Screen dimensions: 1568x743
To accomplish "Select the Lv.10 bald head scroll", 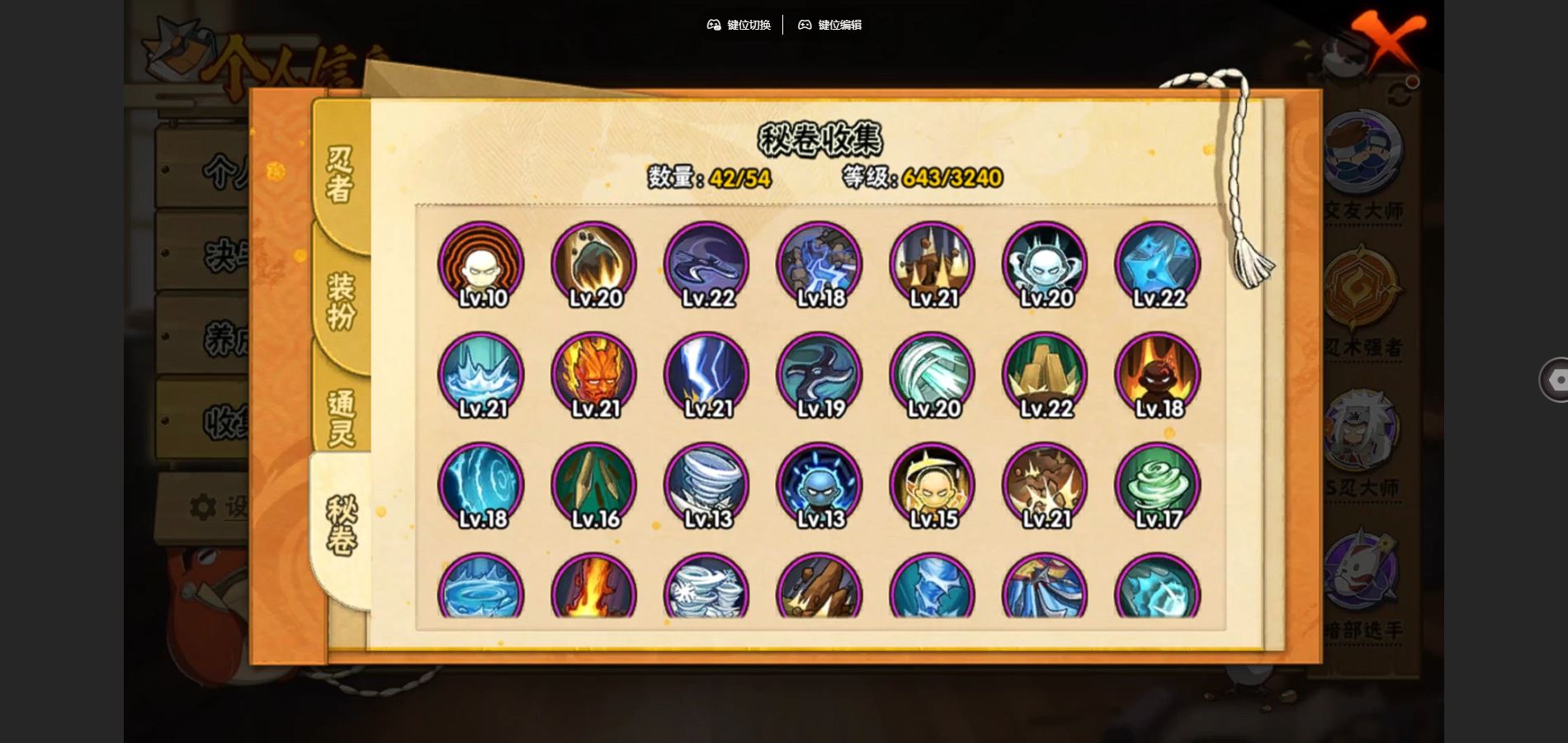I will (481, 264).
